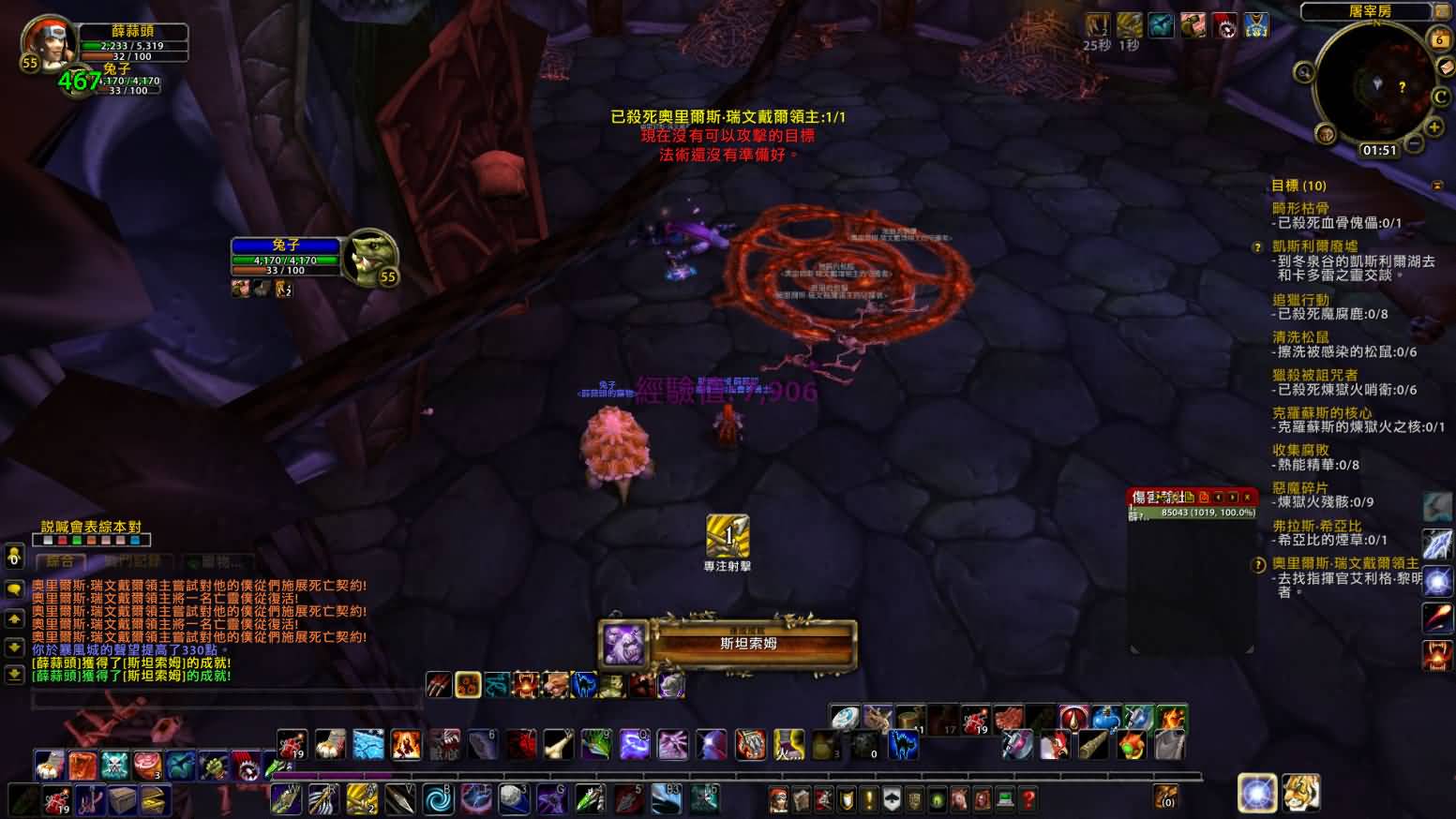The height and width of the screenshot is (819, 1456).
Task: Switch to the 綜合 chat tab
Action: [60, 561]
